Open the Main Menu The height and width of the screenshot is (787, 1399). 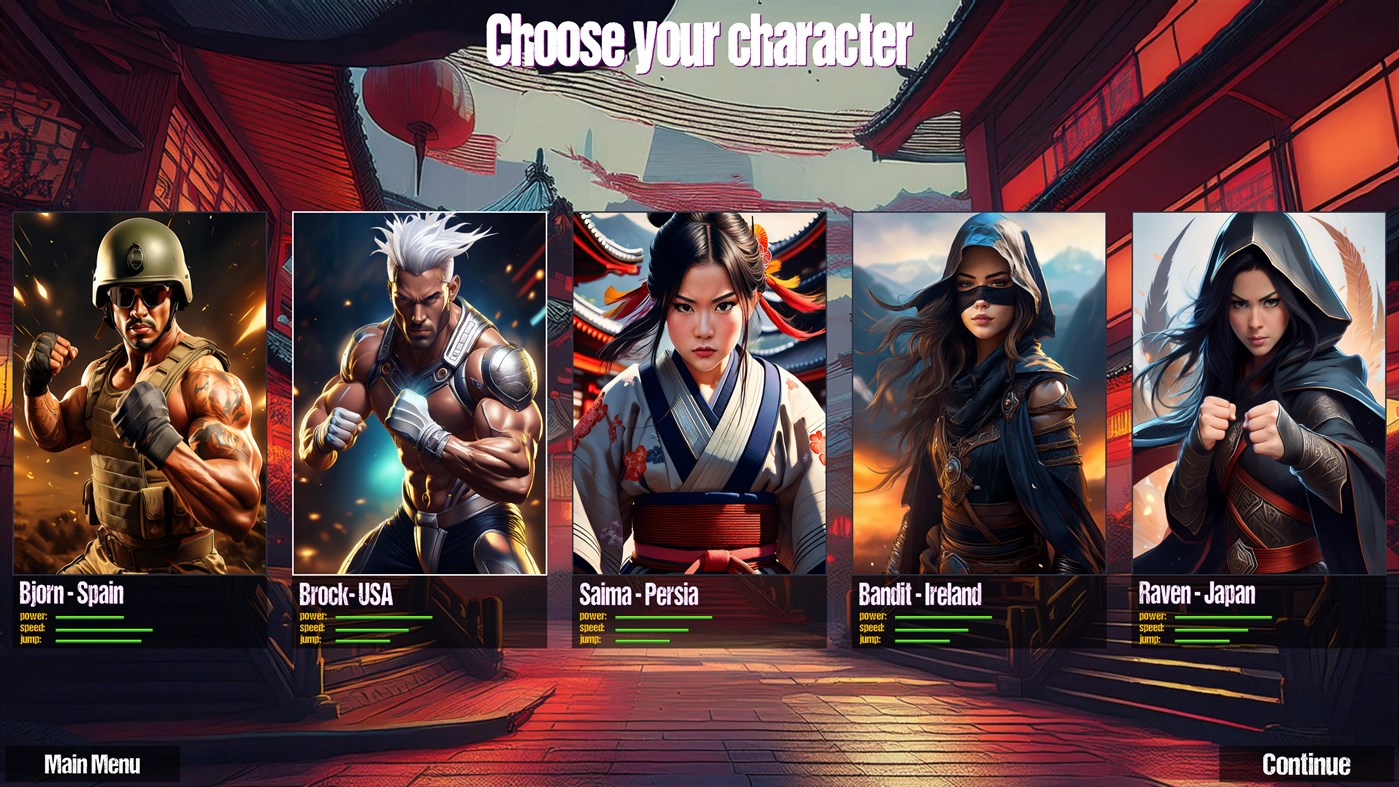[x=91, y=764]
